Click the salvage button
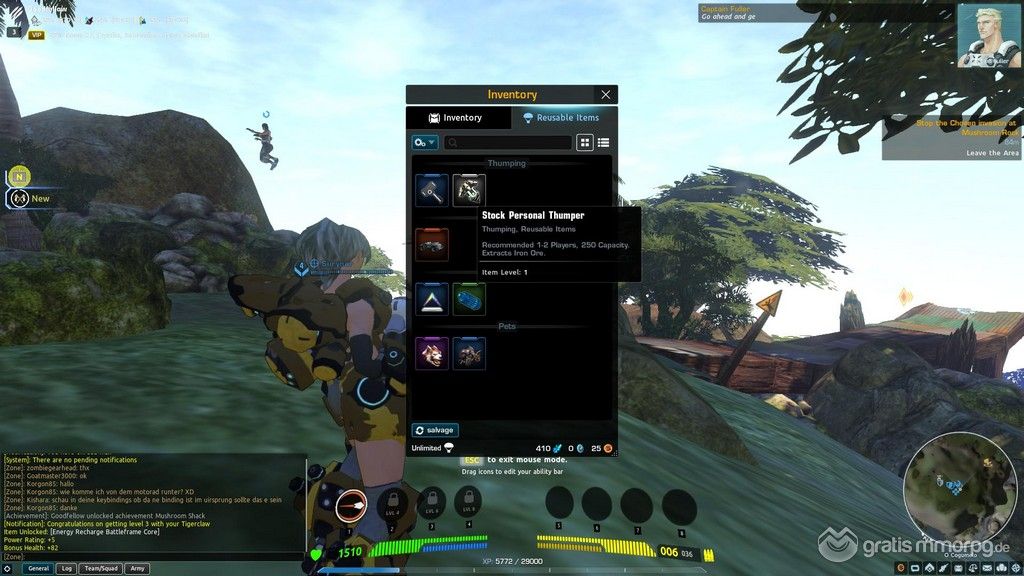The image size is (1024, 576). [x=435, y=430]
